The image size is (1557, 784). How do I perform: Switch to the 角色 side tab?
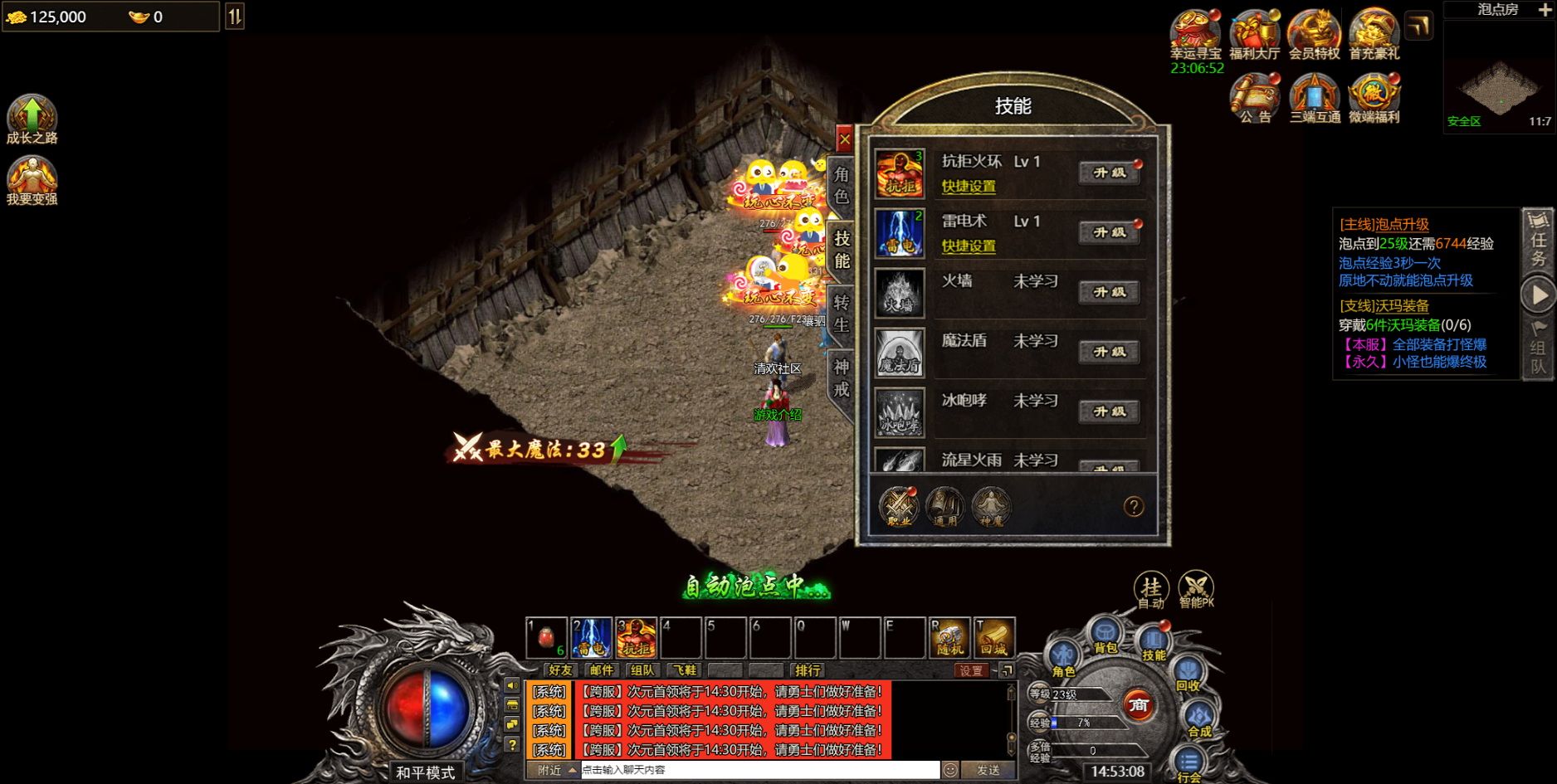click(x=841, y=185)
